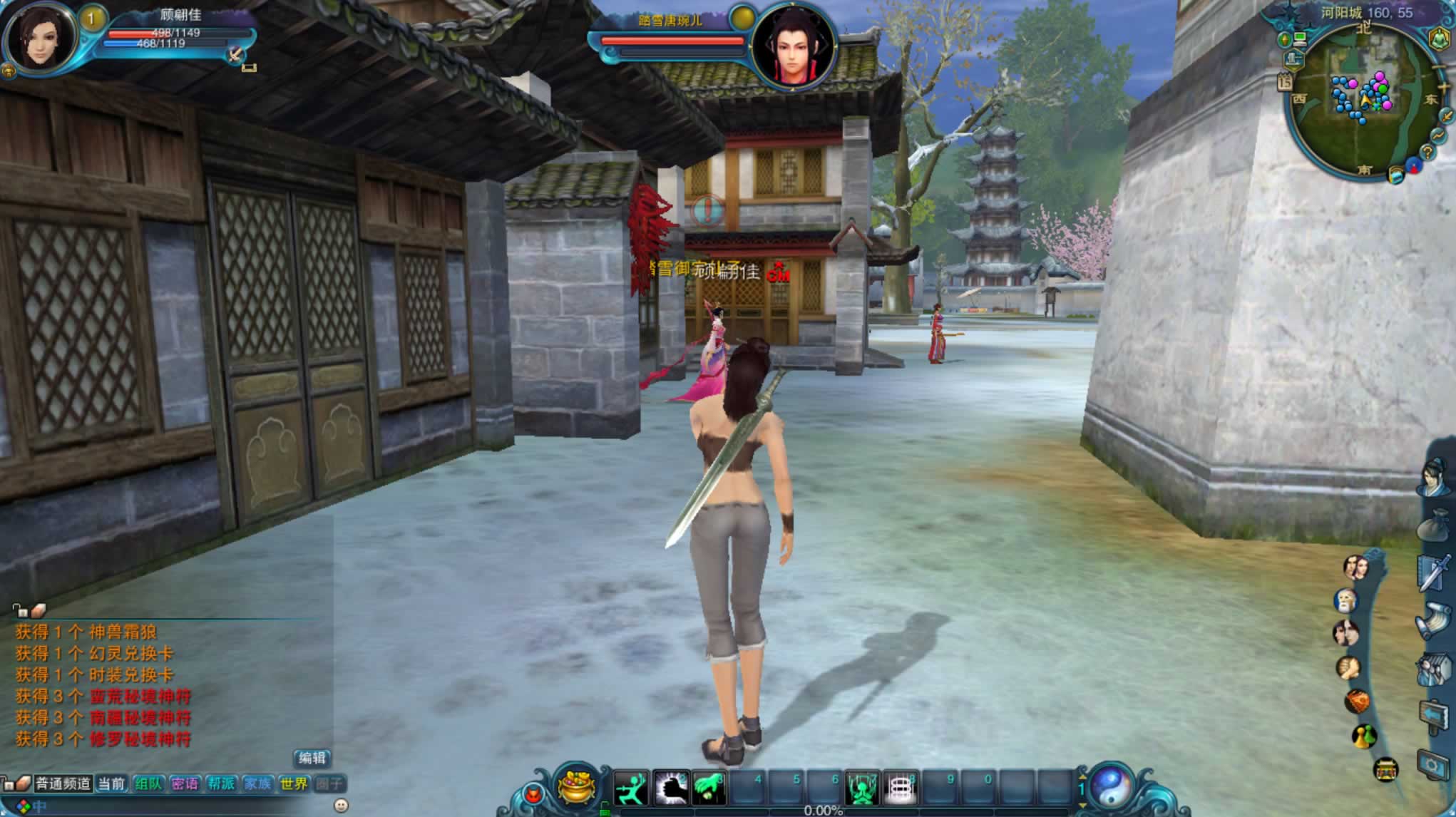
Task: Open the scroll quest log icon
Action: point(1435,620)
